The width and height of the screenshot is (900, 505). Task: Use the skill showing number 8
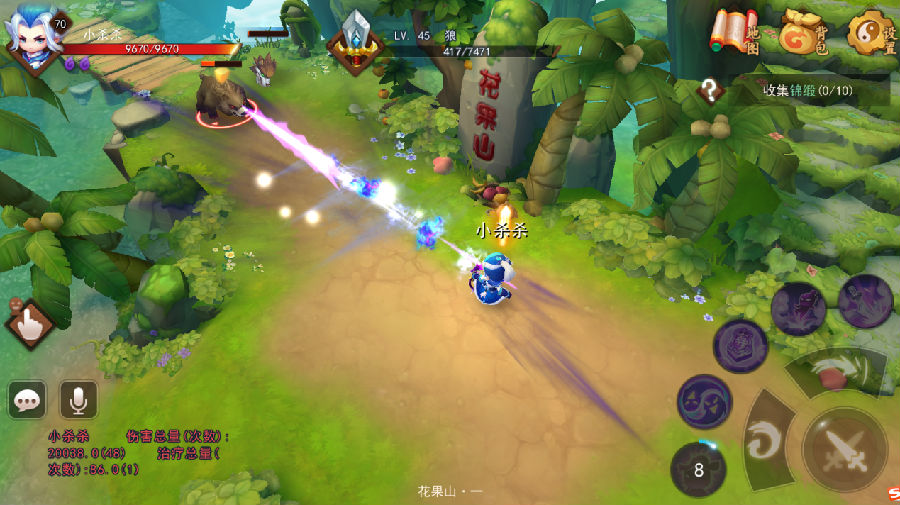click(x=698, y=468)
